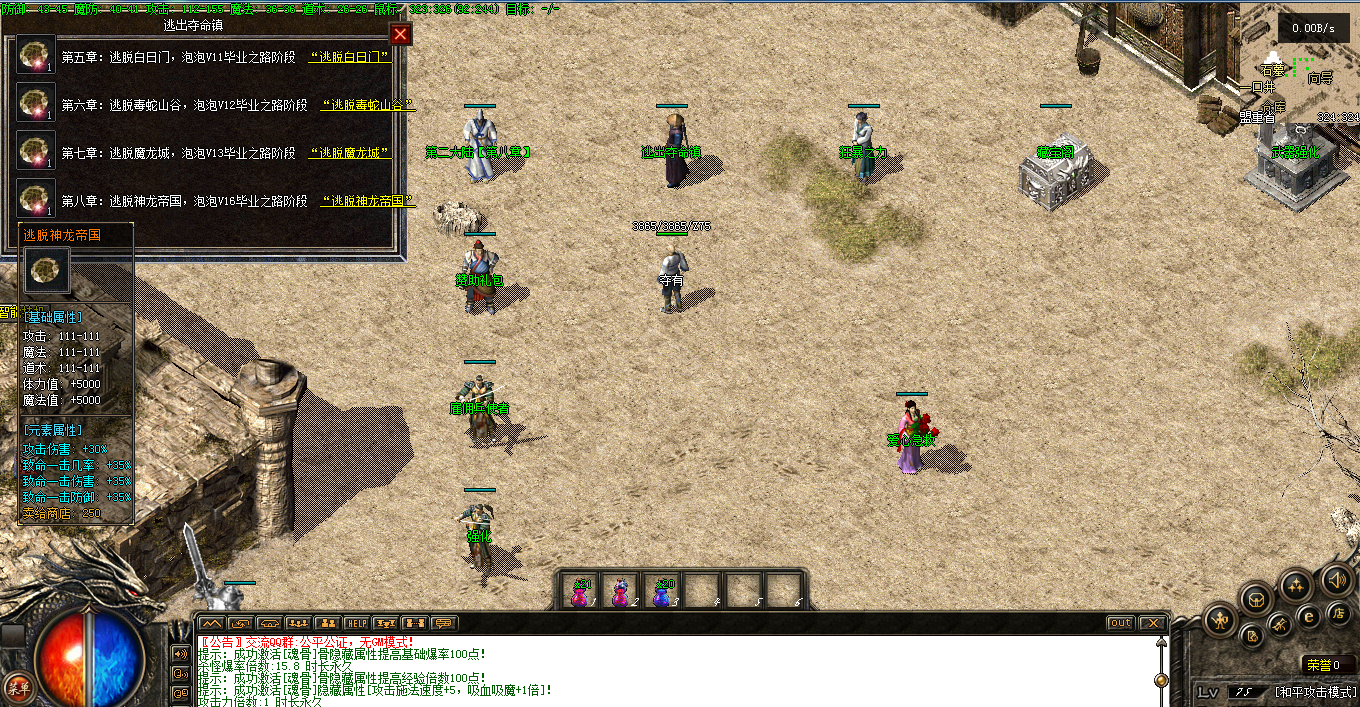Open the skills three-star round button

click(x=1297, y=585)
